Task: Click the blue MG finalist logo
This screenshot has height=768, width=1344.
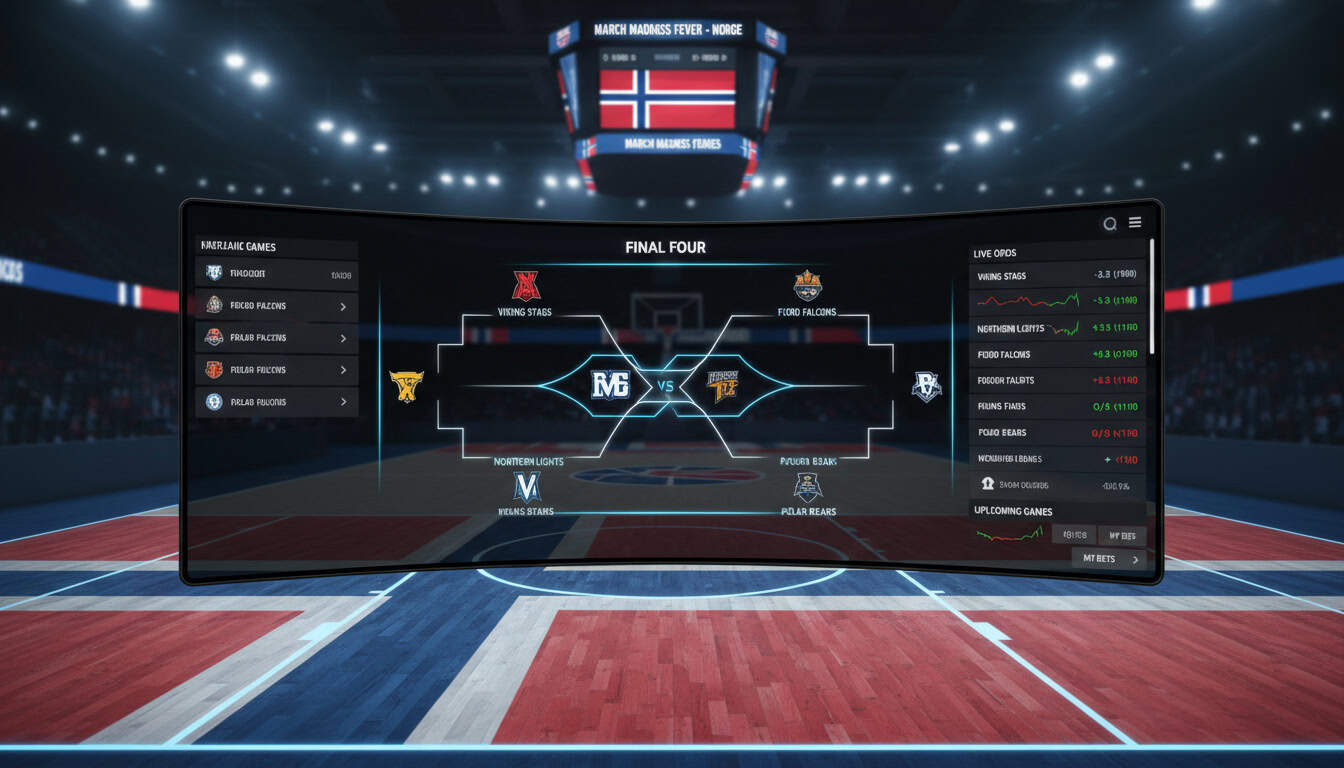Action: (610, 385)
